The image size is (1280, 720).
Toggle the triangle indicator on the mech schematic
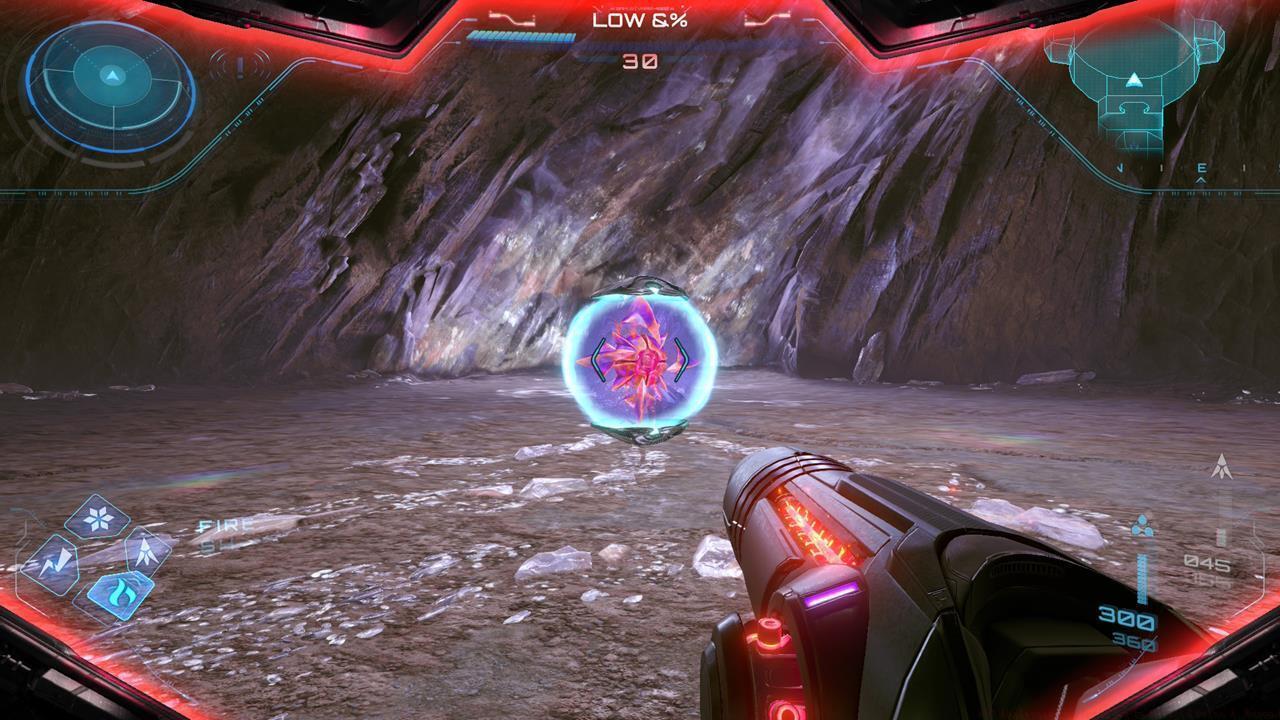(x=1135, y=80)
